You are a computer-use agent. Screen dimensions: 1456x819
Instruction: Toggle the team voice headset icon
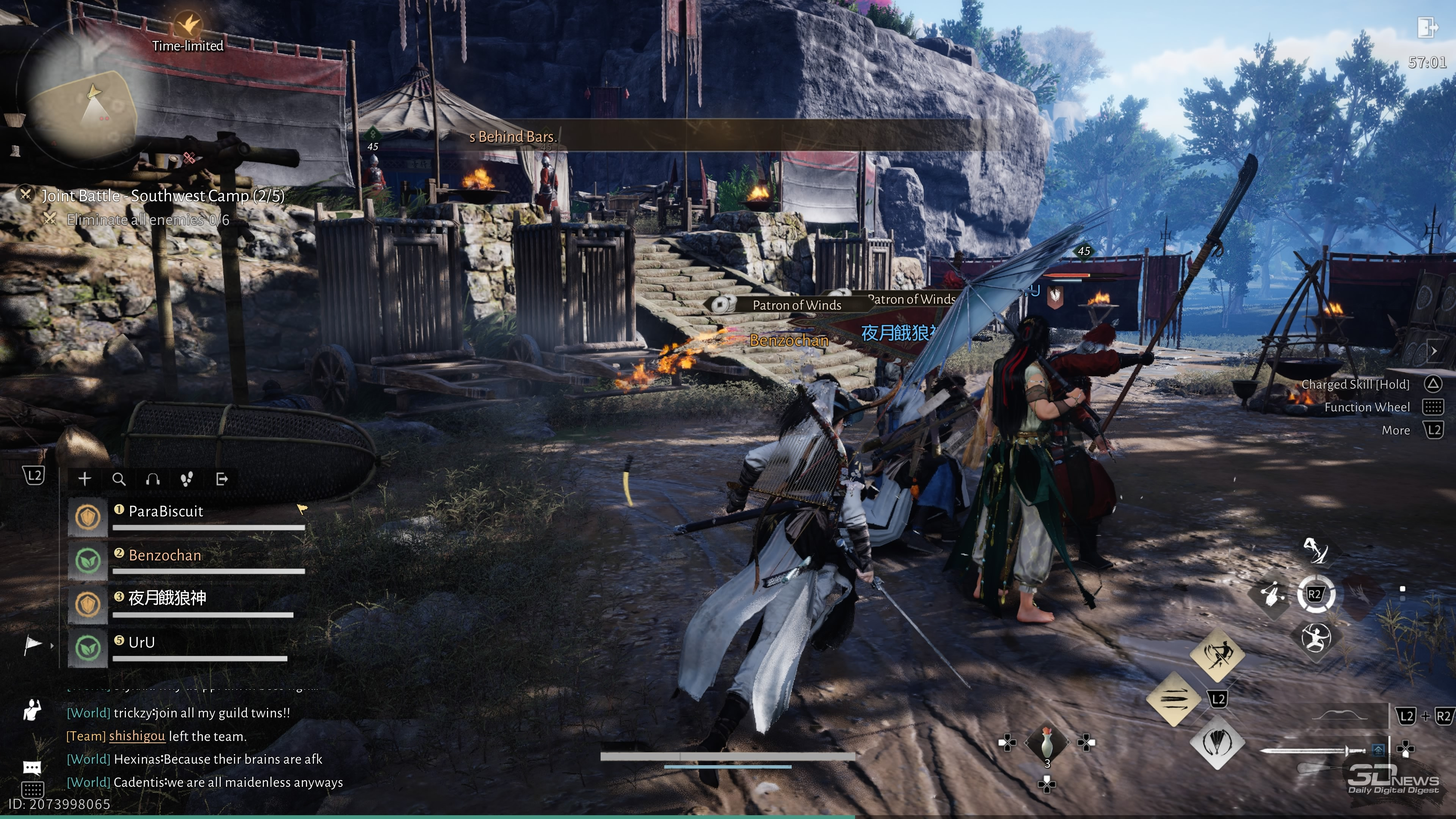point(152,479)
